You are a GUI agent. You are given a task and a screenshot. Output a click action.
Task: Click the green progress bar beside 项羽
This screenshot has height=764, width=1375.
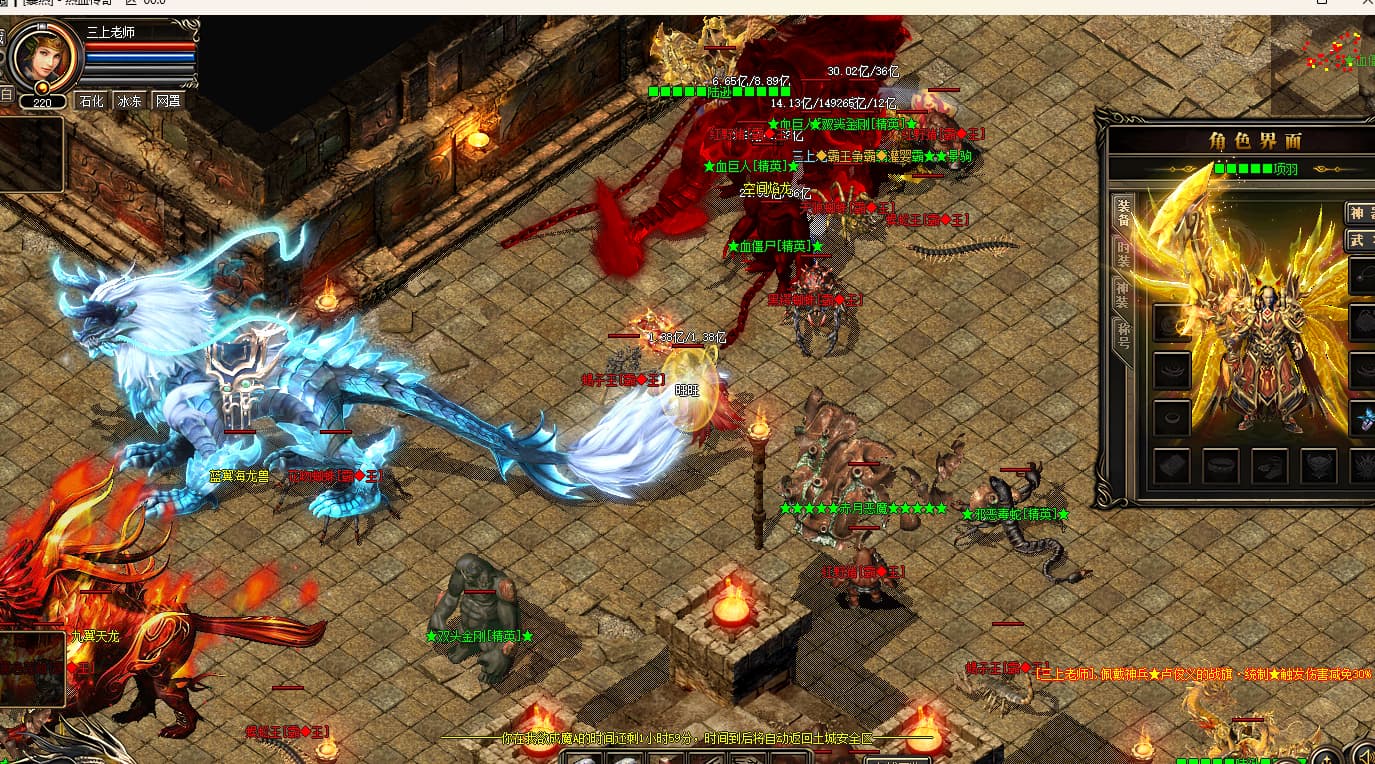pos(1244,167)
